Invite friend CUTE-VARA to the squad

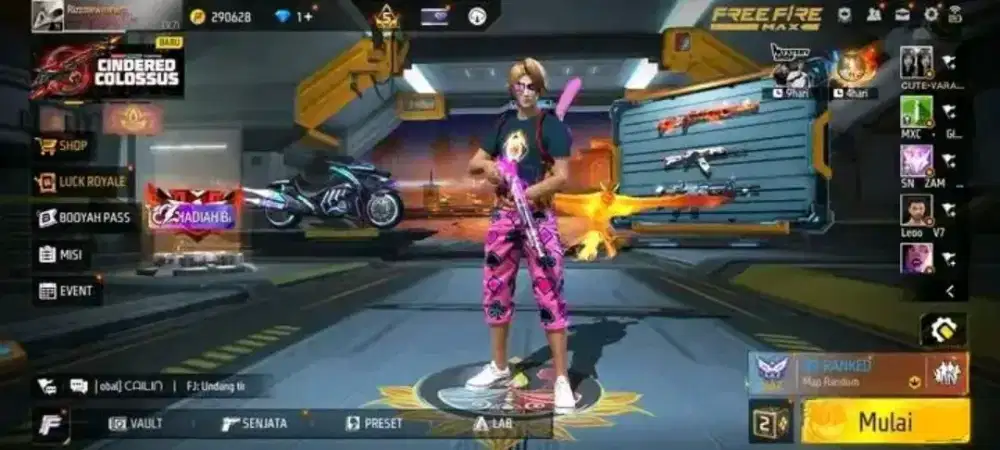coord(948,62)
